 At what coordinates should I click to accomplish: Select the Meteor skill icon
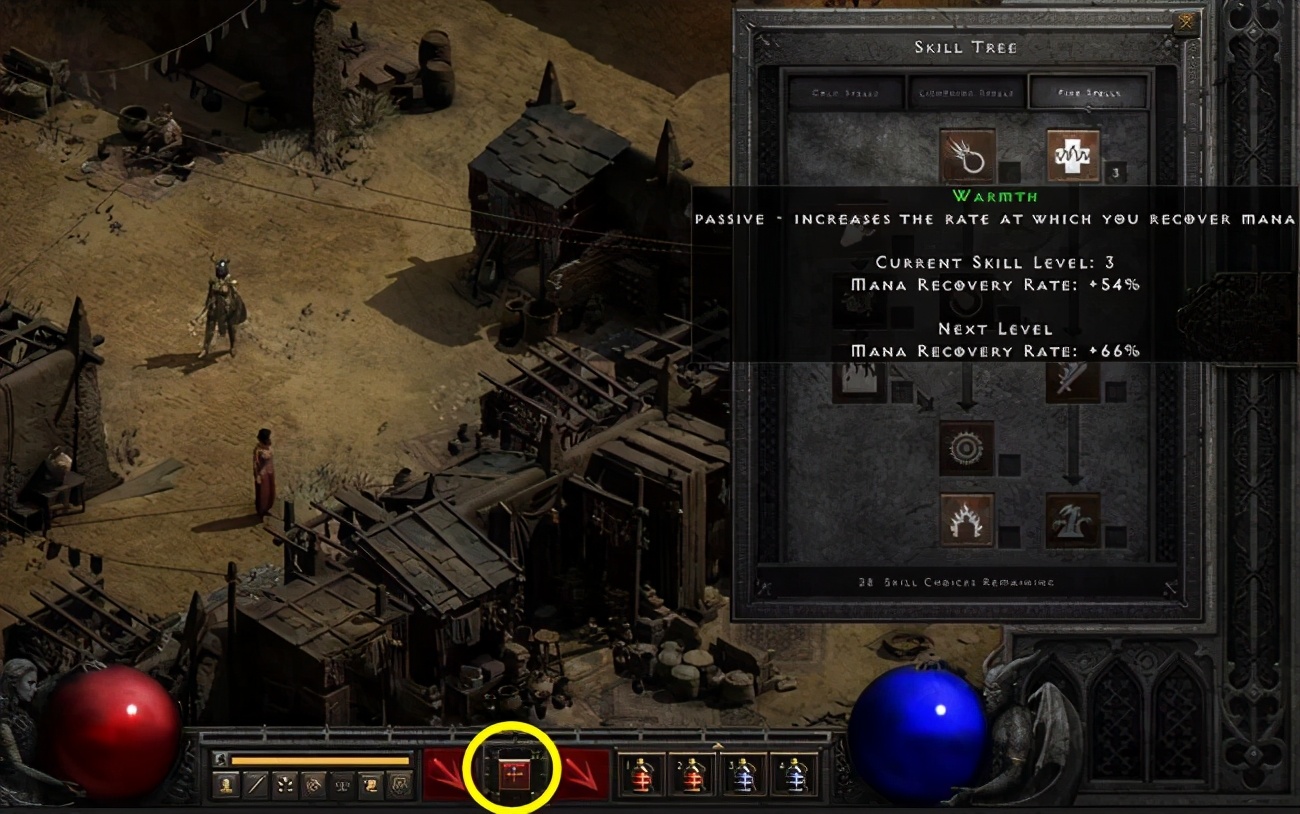pyautogui.click(x=967, y=448)
